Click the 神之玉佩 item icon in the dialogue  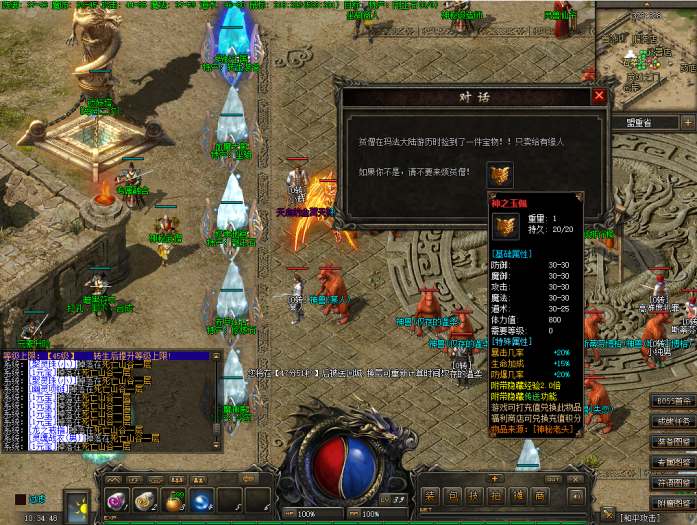click(500, 174)
